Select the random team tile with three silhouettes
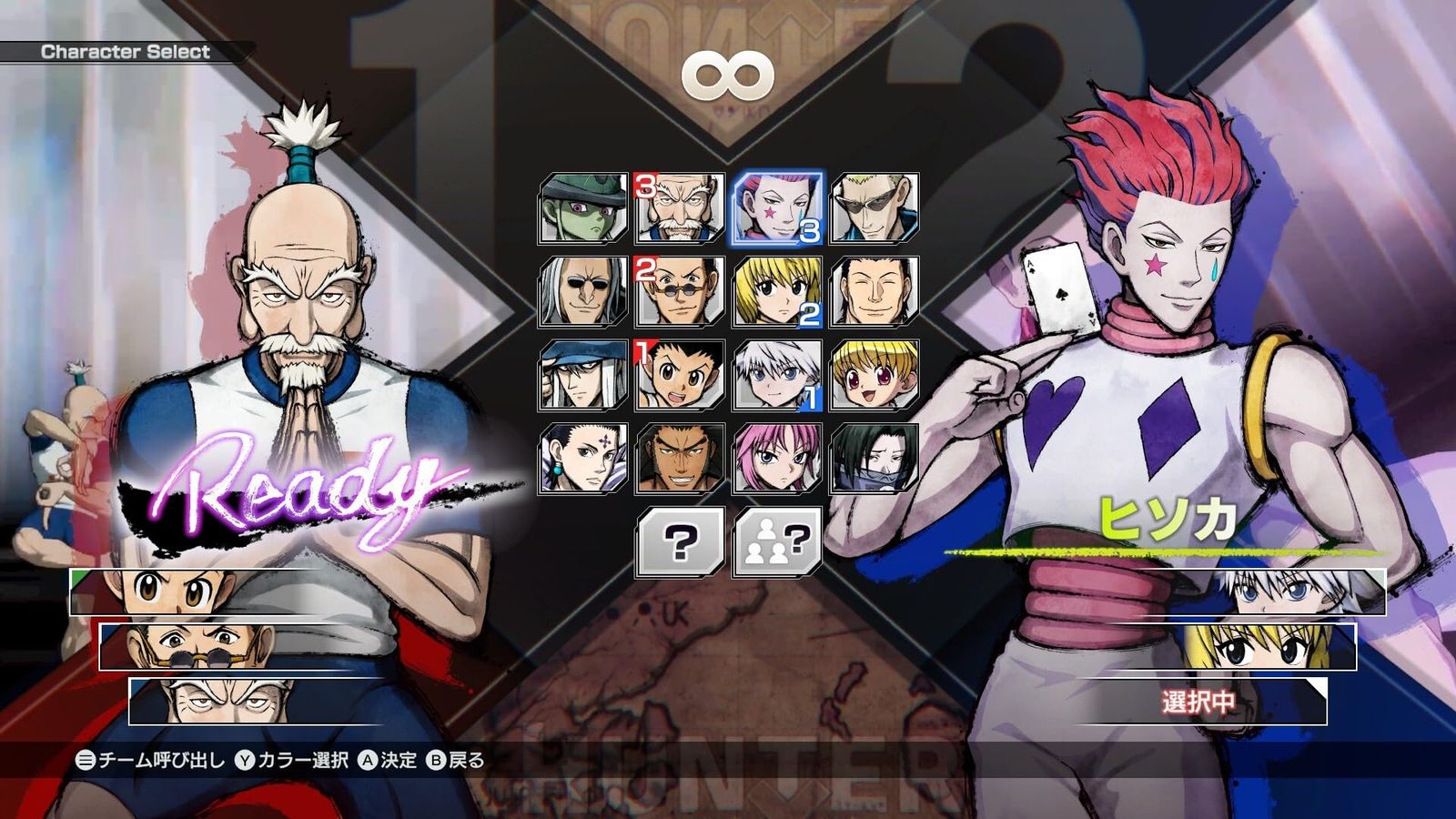This screenshot has width=1456, height=819. [x=777, y=542]
